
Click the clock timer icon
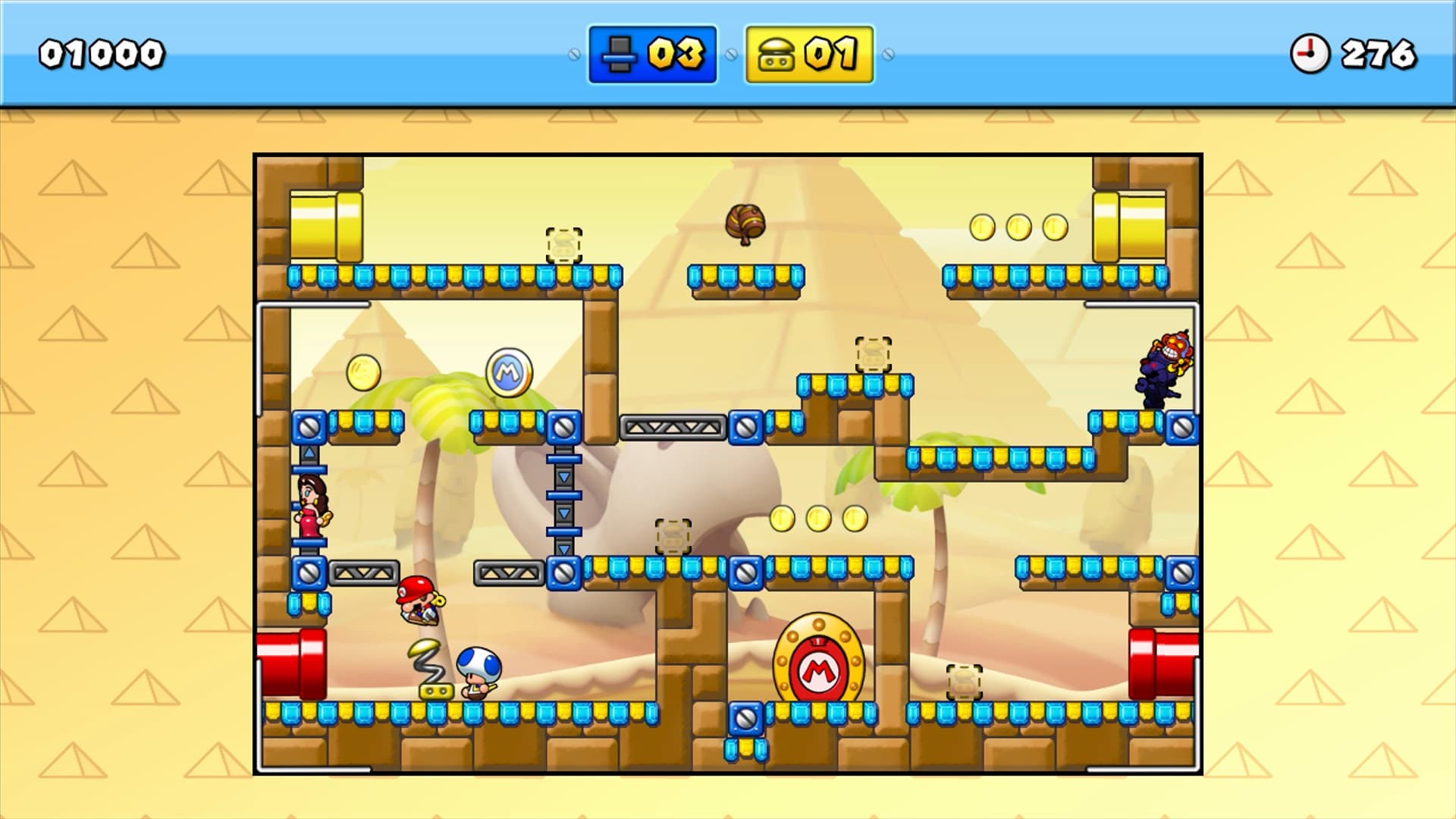(x=1311, y=52)
